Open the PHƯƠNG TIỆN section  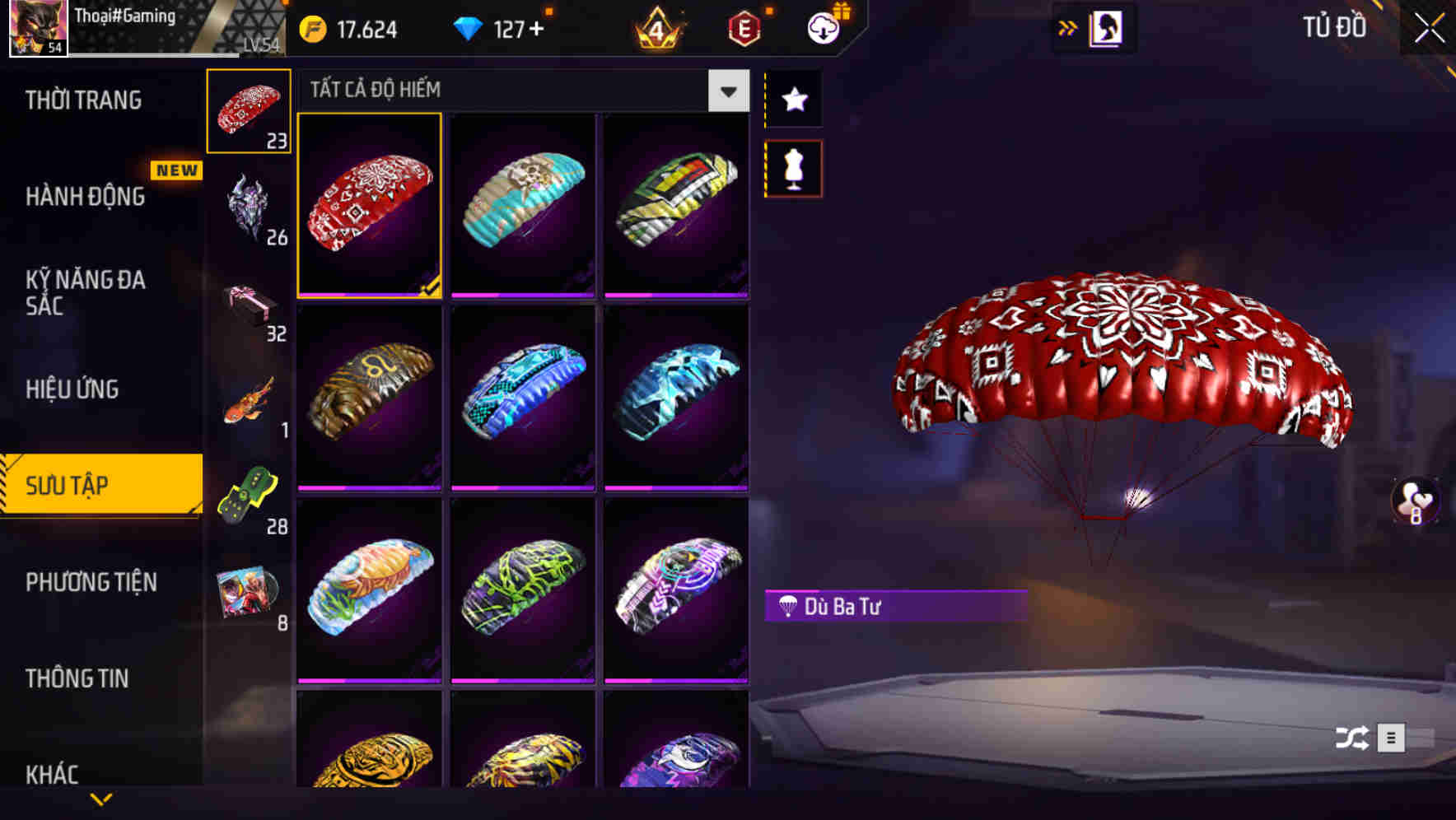pyautogui.click(x=91, y=582)
